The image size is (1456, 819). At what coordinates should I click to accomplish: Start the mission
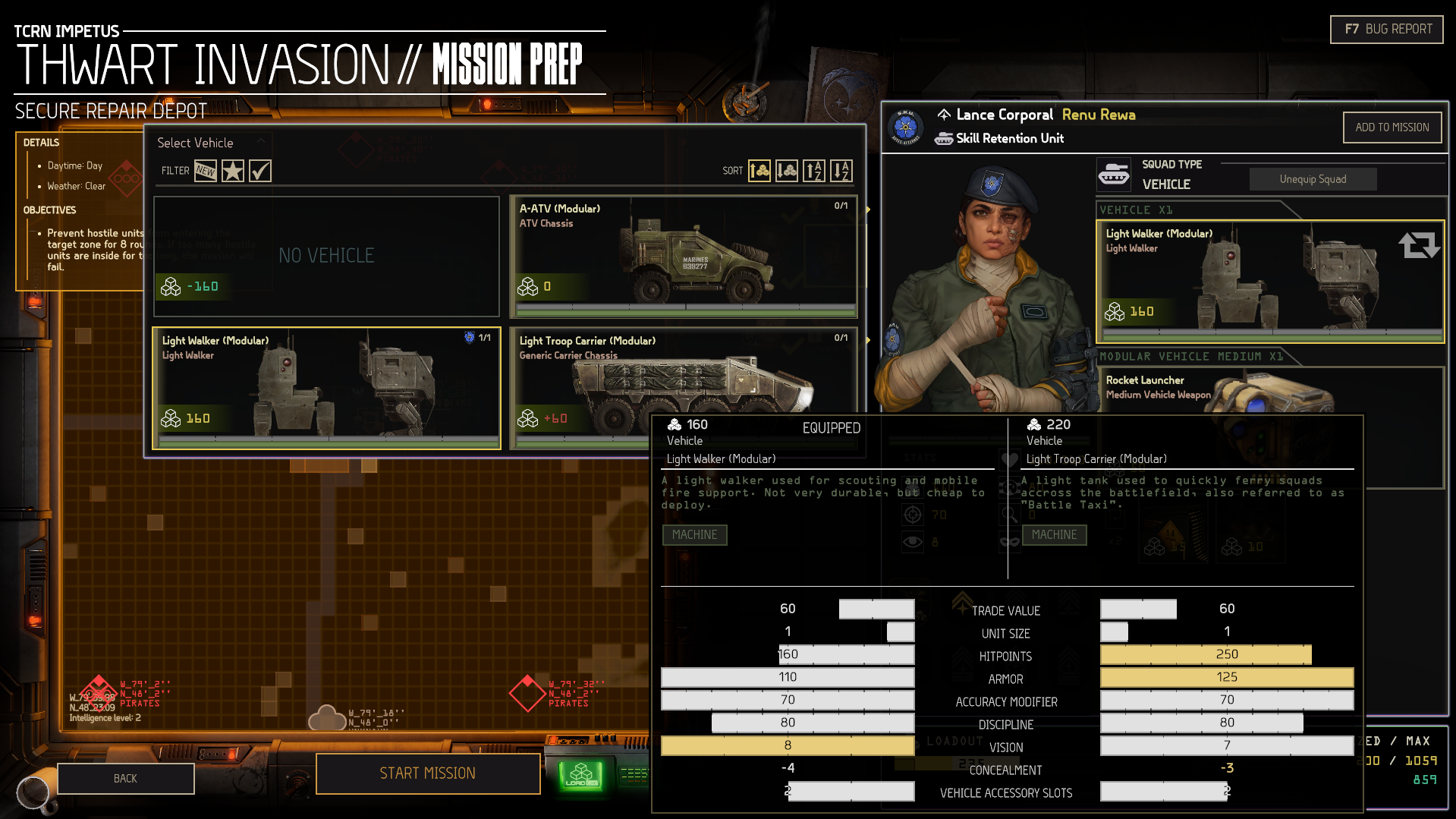point(428,773)
